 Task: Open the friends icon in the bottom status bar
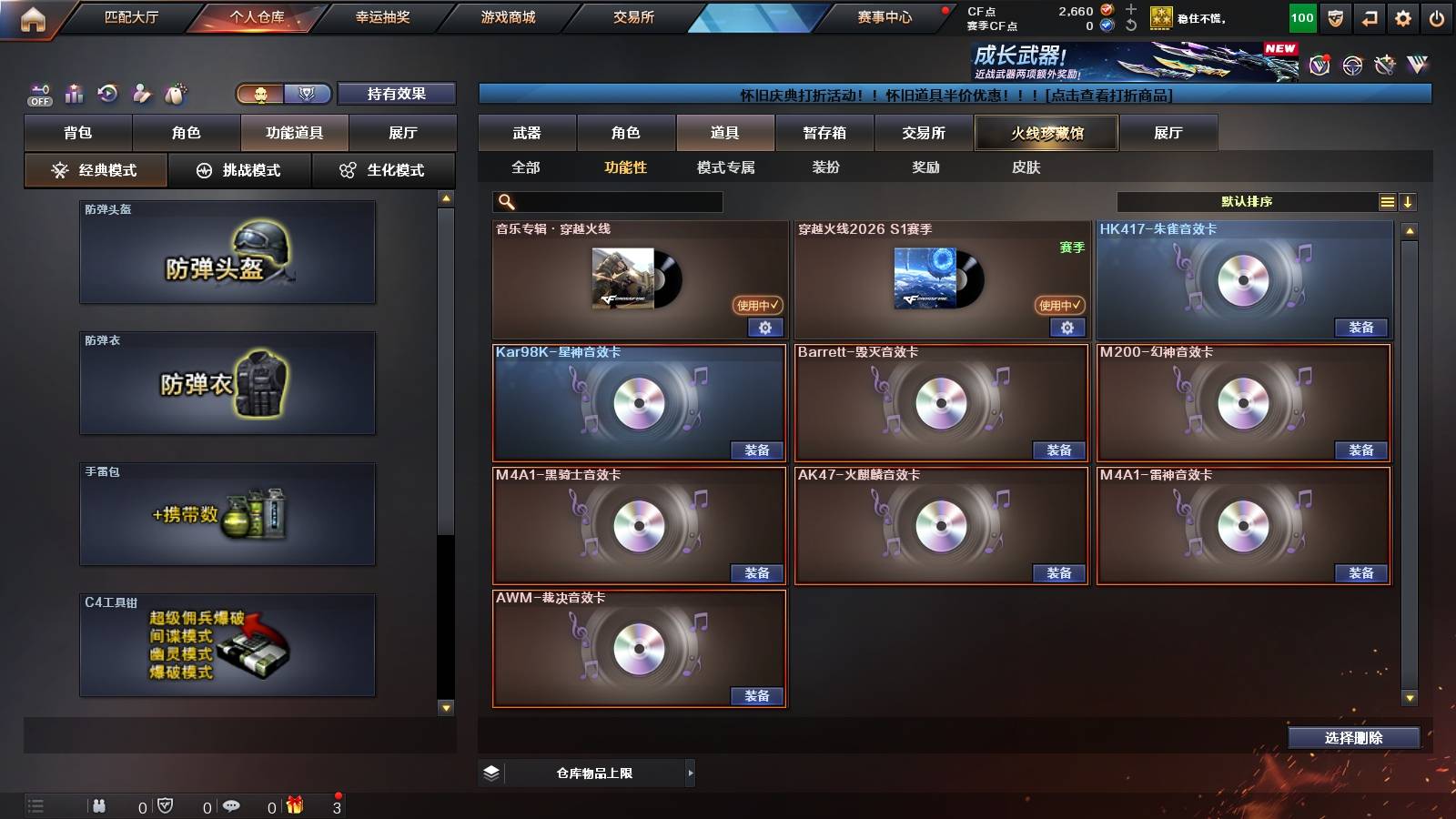click(100, 804)
